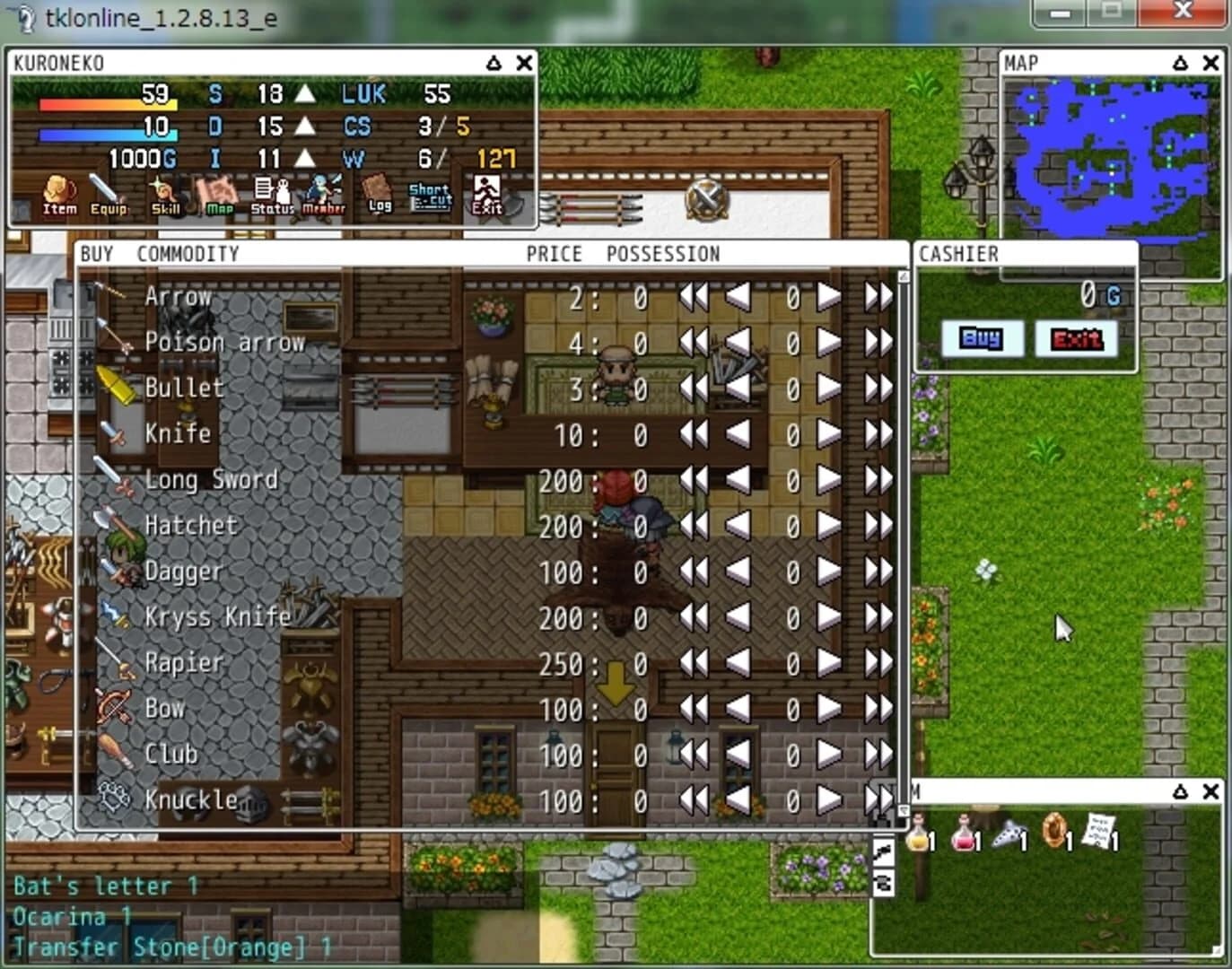Select the Skill icon
1232x969 pixels.
pos(166,193)
